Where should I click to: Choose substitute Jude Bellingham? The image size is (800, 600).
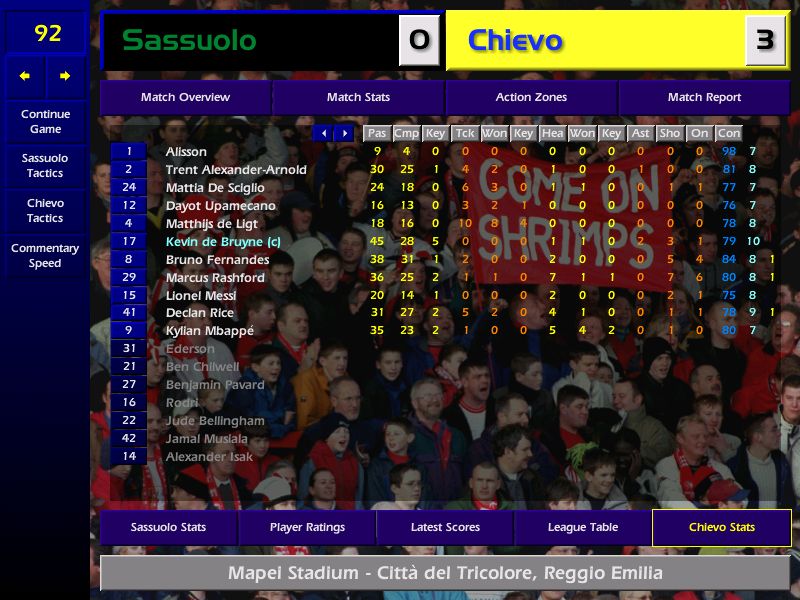coord(215,421)
